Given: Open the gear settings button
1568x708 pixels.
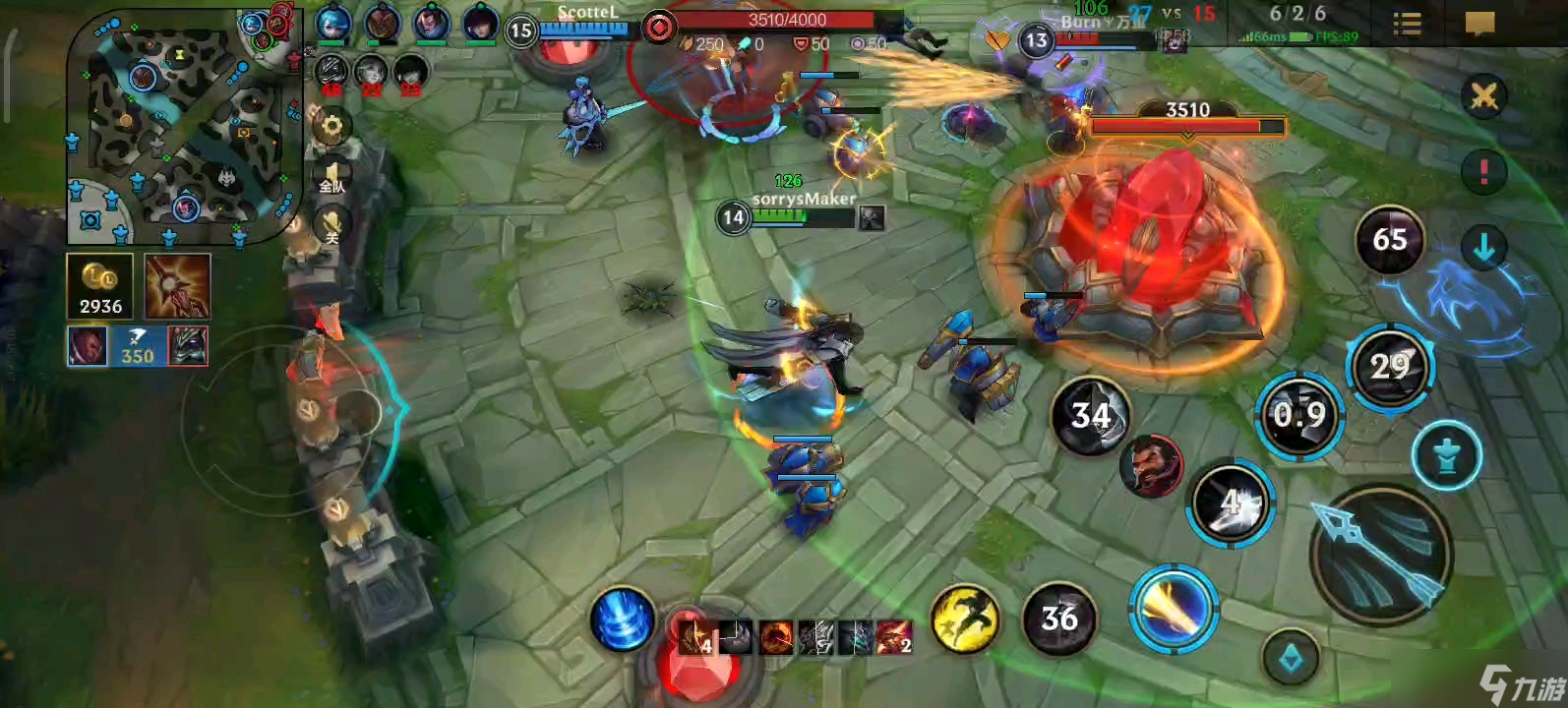Looking at the screenshot, I should (x=332, y=126).
